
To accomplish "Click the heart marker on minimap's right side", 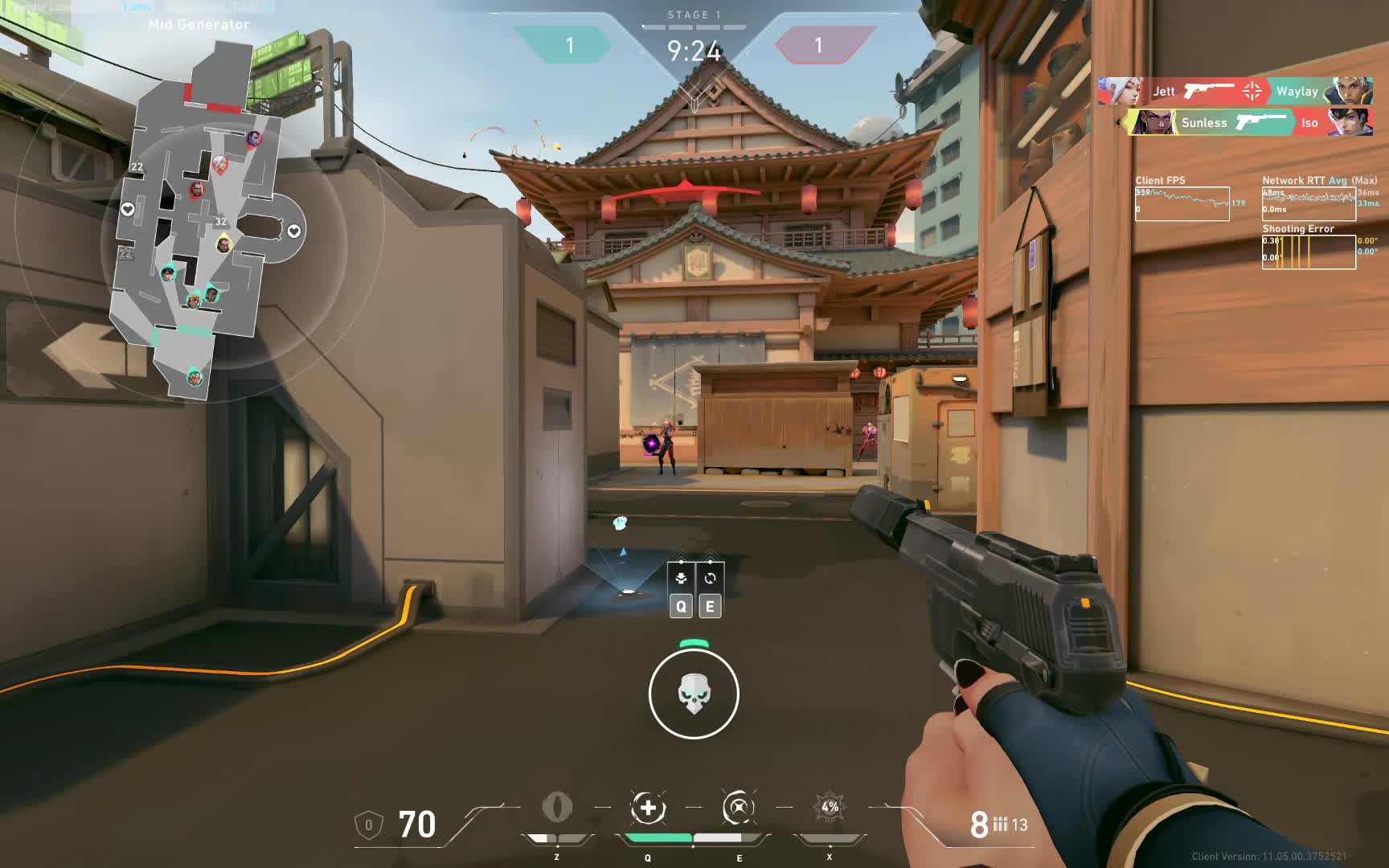I will pyautogui.click(x=294, y=231).
